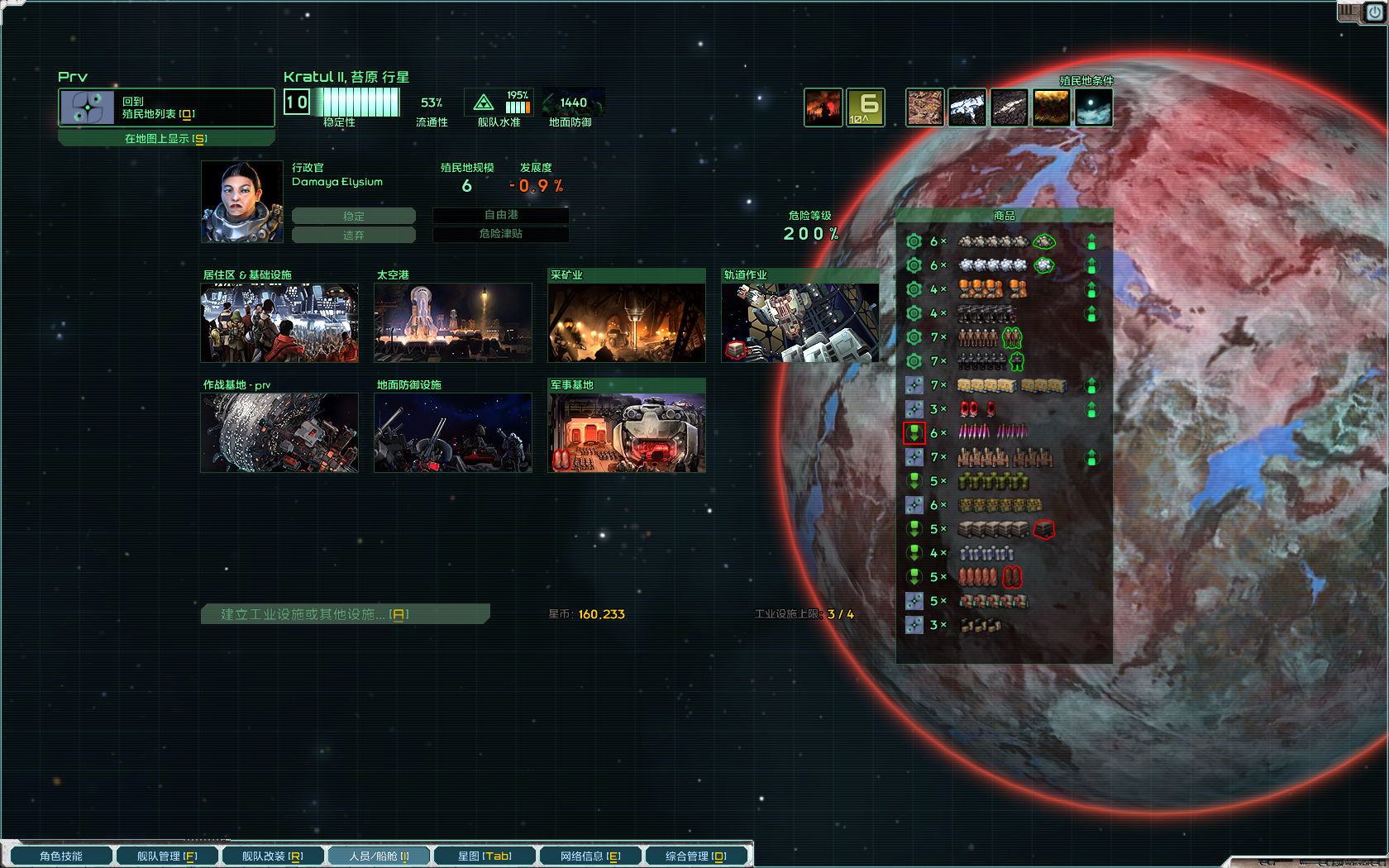Select the 轨道作业 orbital works industry
This screenshot has height=868, width=1389.
(x=800, y=322)
